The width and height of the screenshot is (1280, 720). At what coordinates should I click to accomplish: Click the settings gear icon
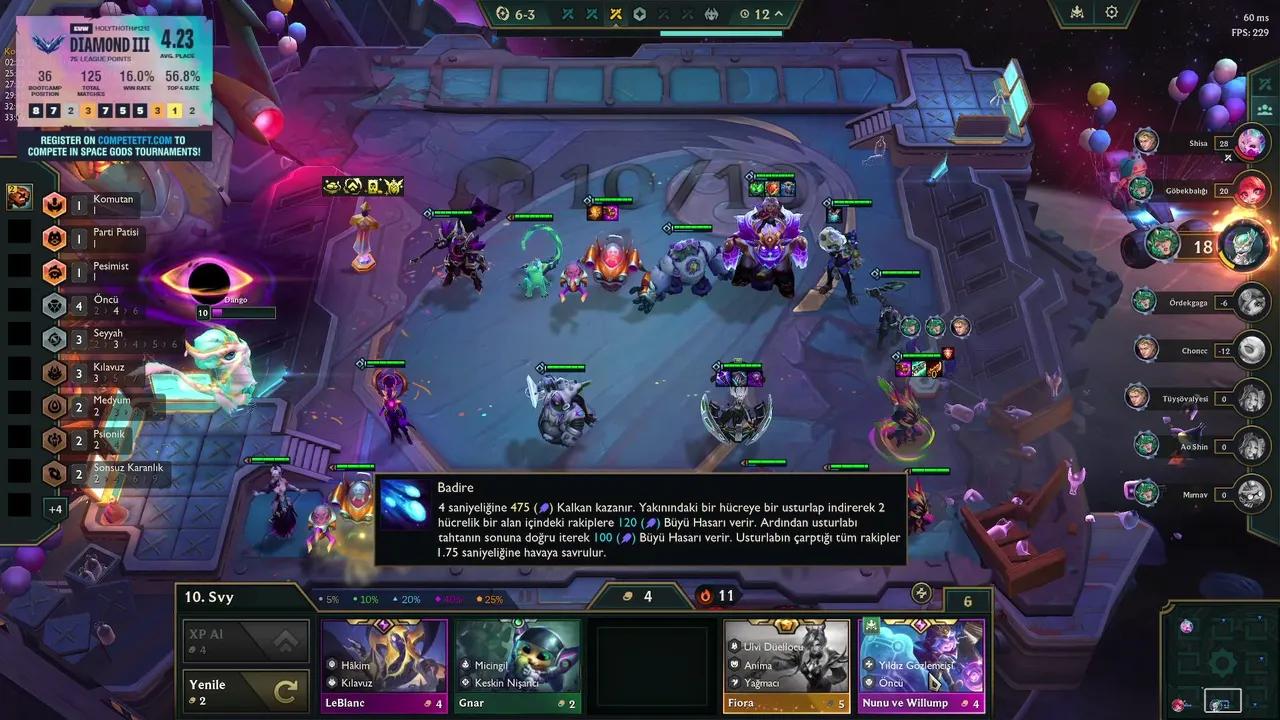pos(1112,13)
